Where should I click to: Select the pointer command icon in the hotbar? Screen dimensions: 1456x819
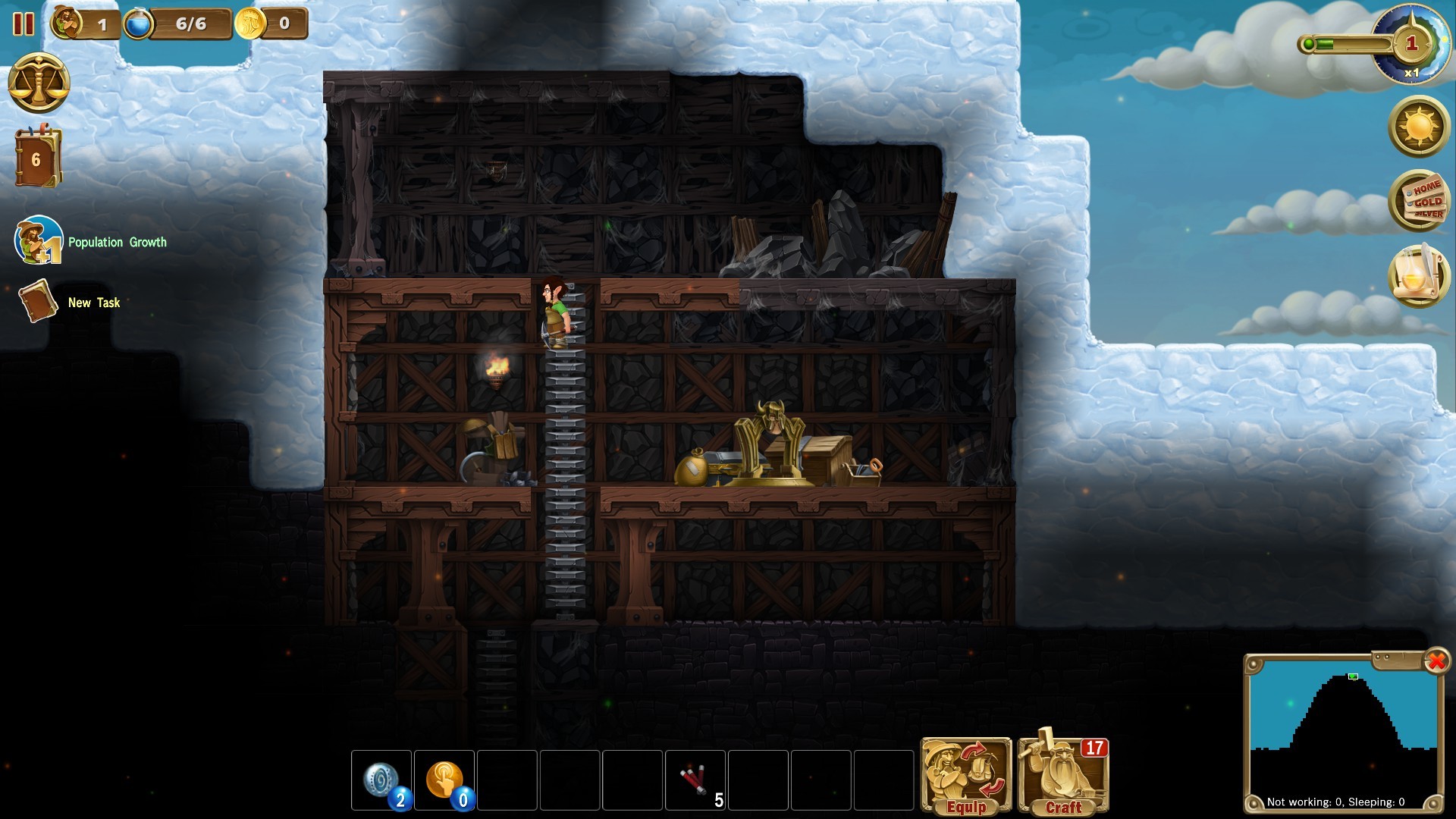445,780
